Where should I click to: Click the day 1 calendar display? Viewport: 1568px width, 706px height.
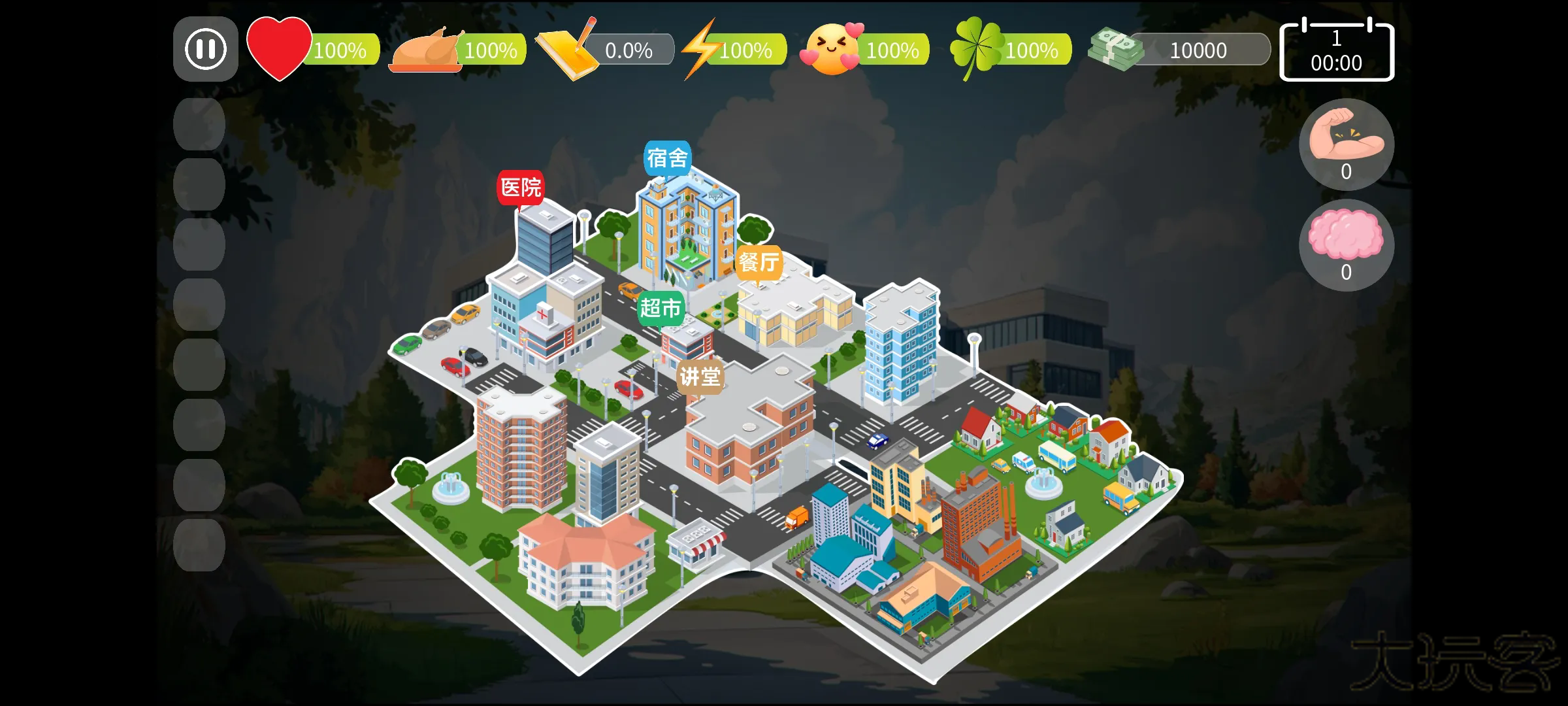click(x=1337, y=49)
